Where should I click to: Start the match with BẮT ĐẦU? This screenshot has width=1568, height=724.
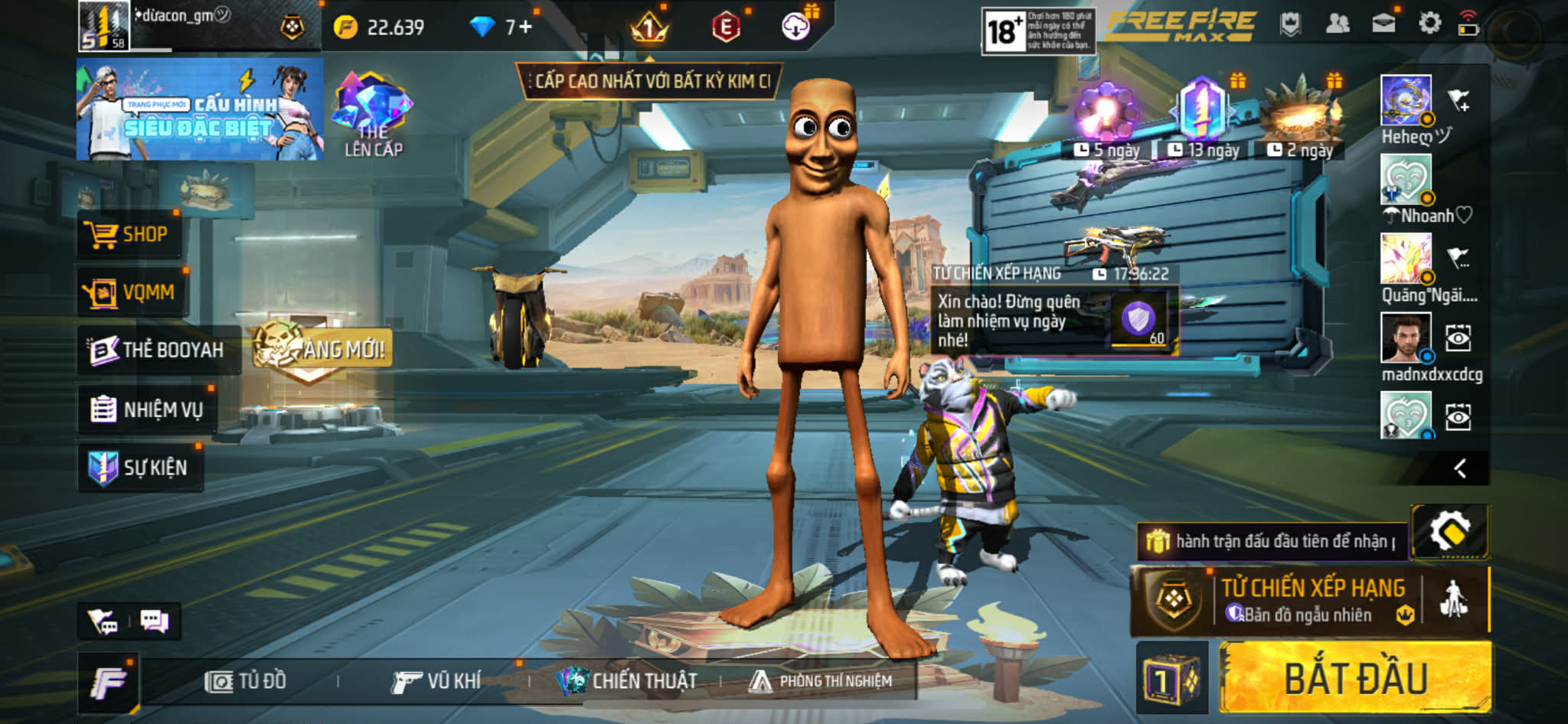click(x=1355, y=678)
